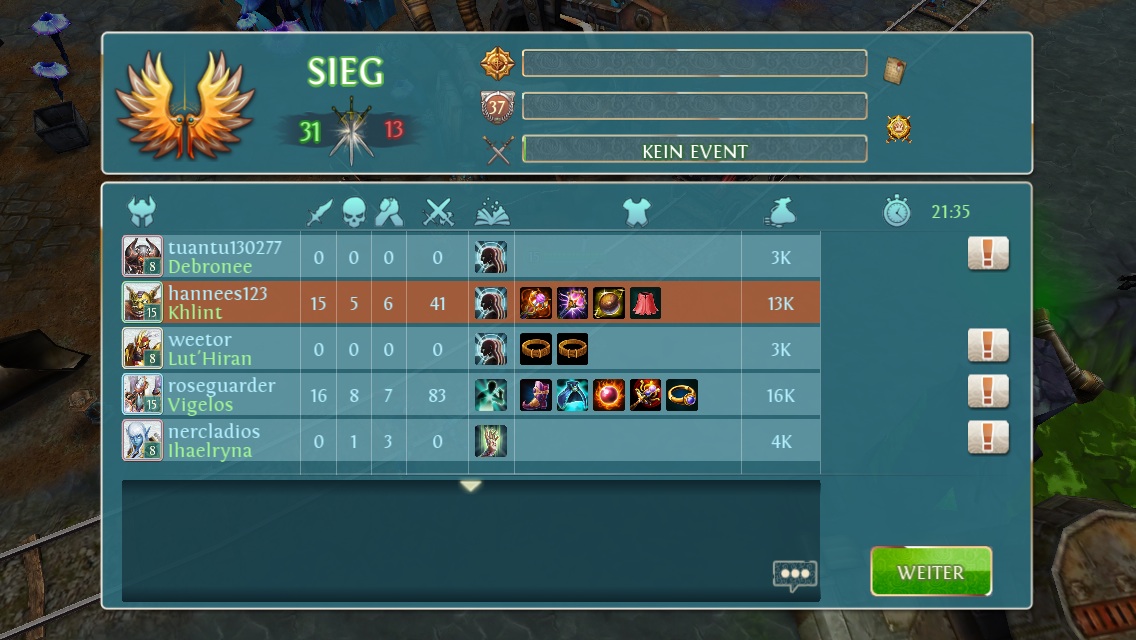Click hannees123's Khlint hero portrait
The height and width of the screenshot is (640, 1136).
tap(142, 302)
